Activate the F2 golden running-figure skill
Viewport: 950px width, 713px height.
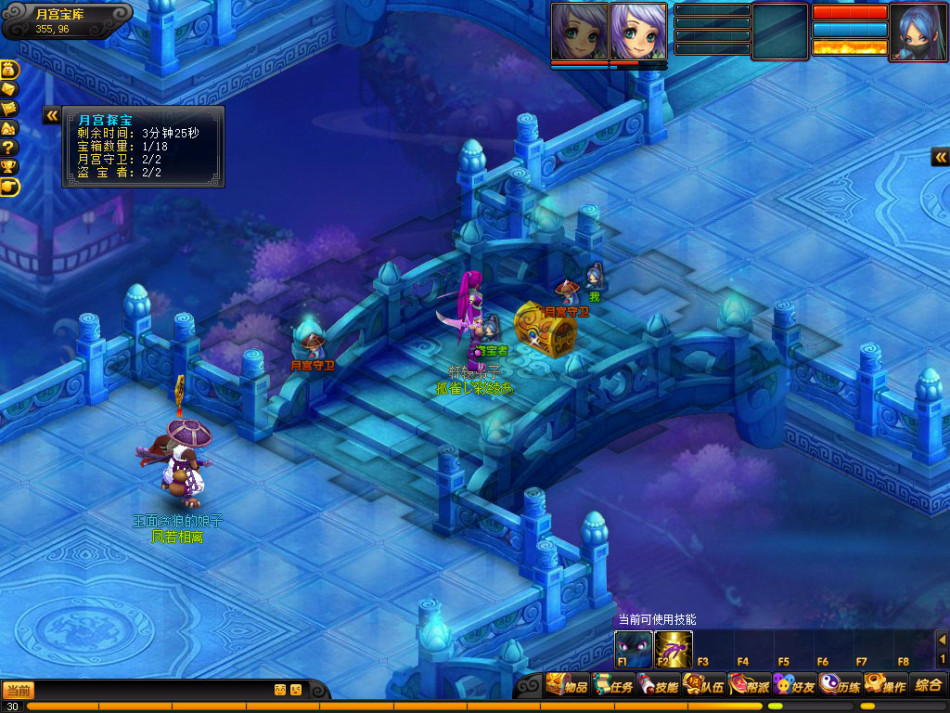click(x=673, y=648)
